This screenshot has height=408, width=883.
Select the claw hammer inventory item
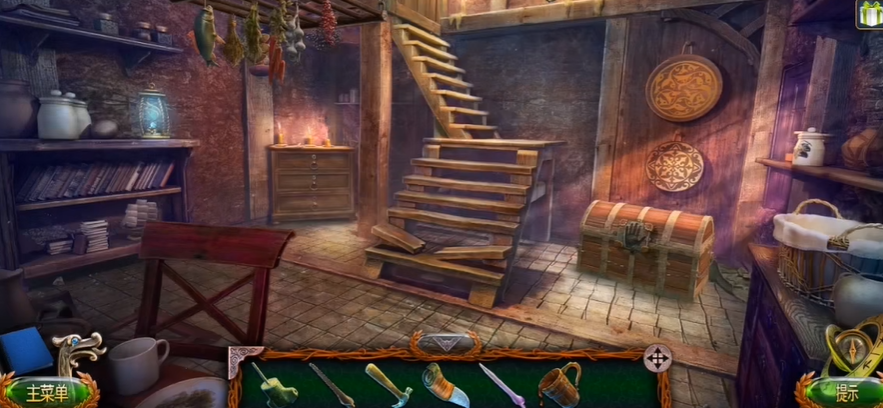tap(386, 383)
